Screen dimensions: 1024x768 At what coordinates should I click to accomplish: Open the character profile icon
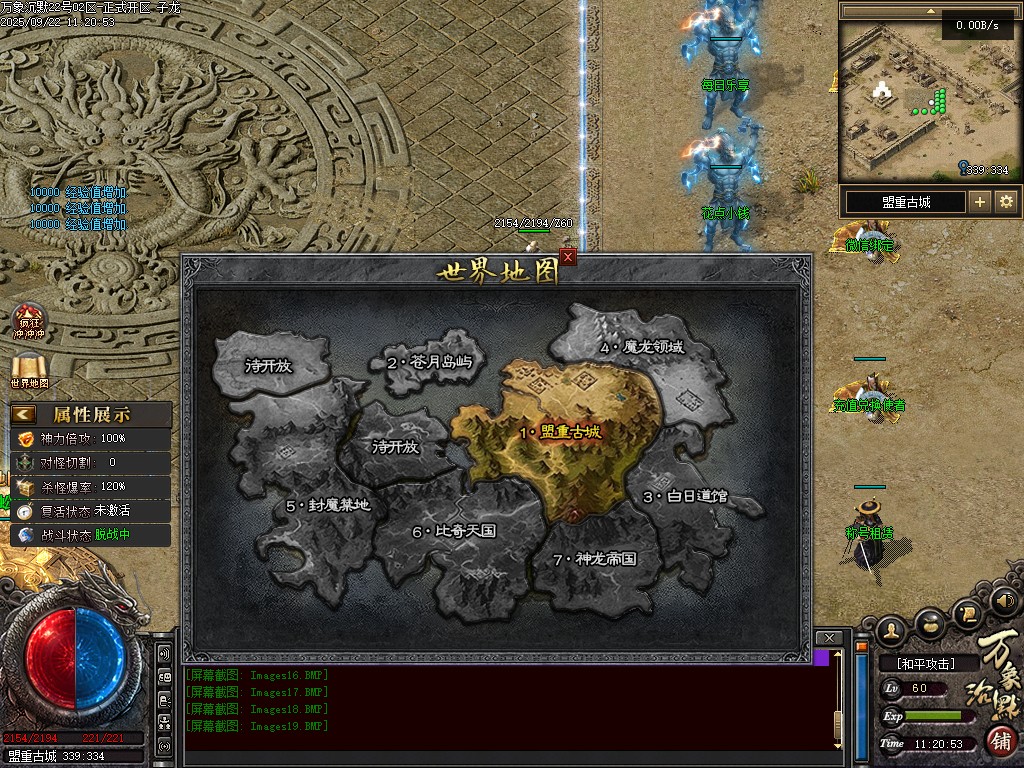pos(892,629)
